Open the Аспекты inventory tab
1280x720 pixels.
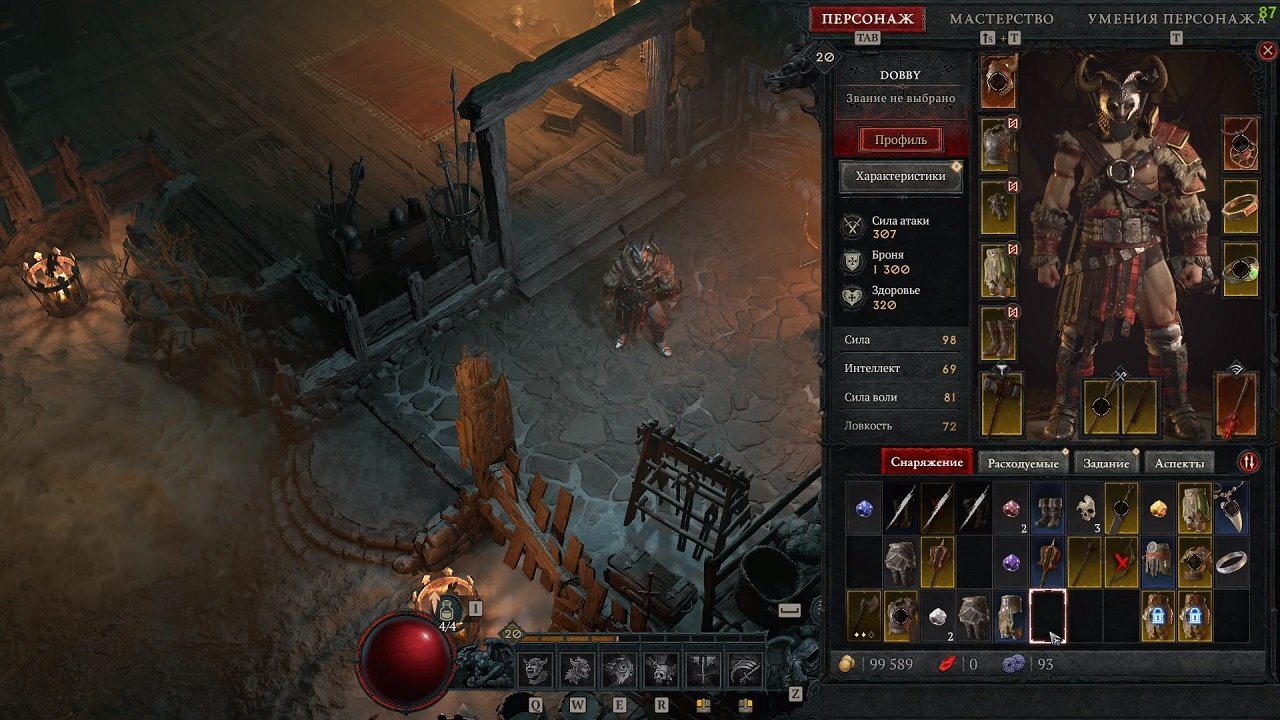click(1180, 463)
